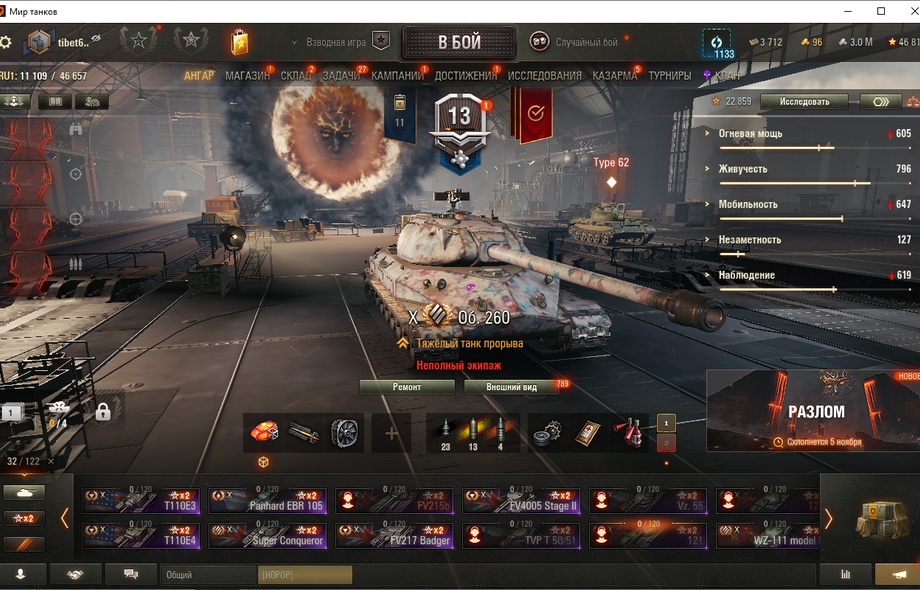
Task: Select the Panhard EBR 105 tank
Action: pyautogui.click(x=268, y=500)
